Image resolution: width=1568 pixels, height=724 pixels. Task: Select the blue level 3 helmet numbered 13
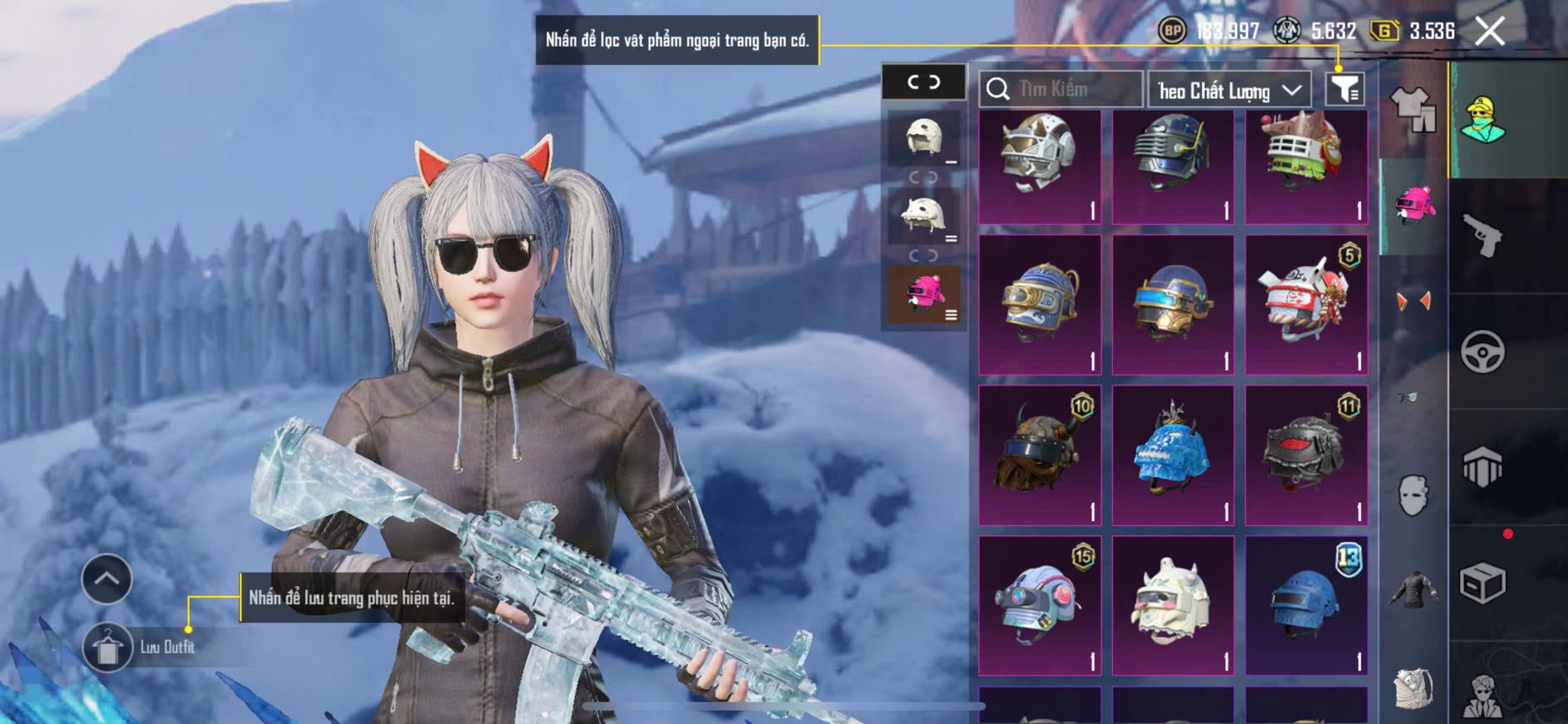1306,605
